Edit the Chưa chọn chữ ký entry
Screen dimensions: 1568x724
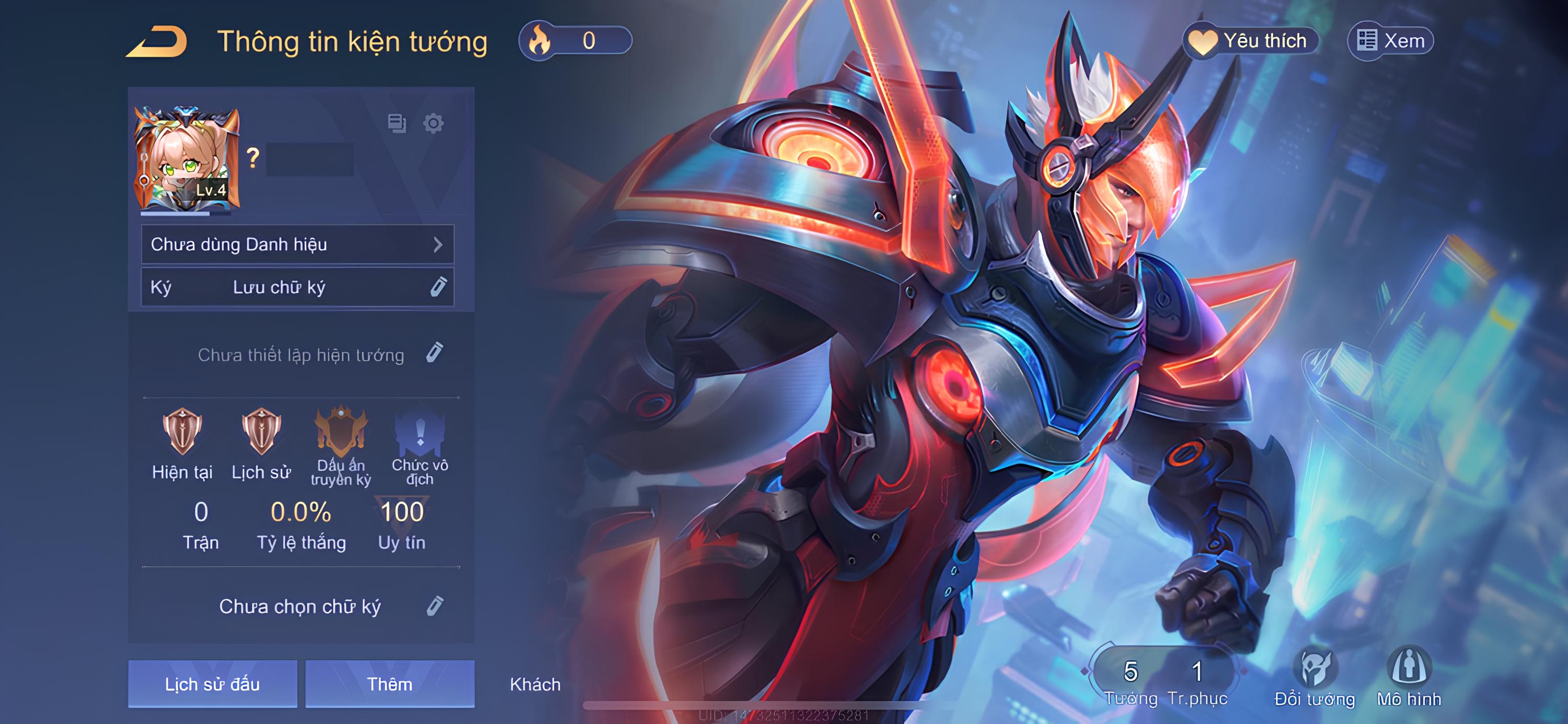[x=435, y=606]
